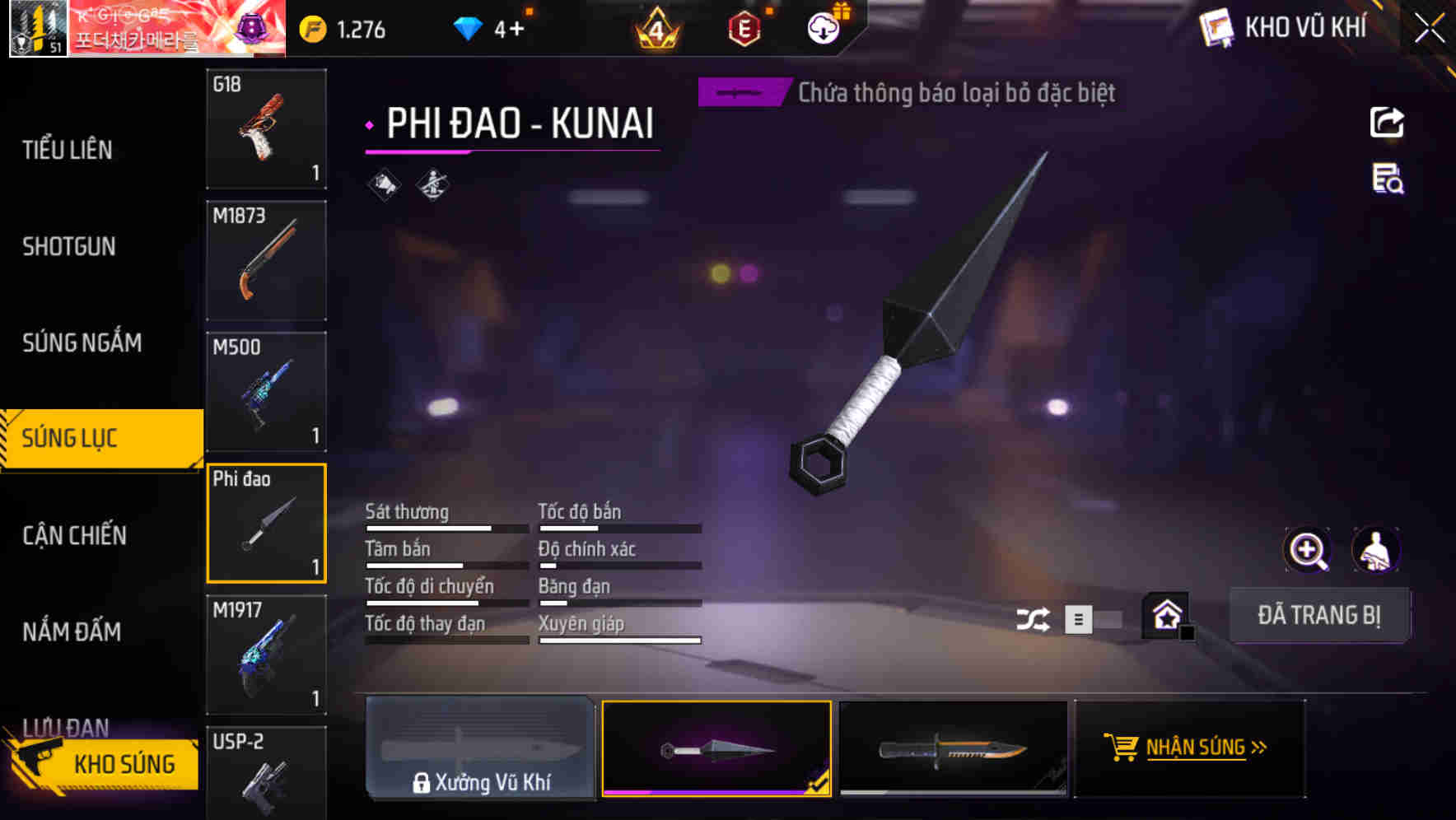Screen dimensions: 1456x820
Task: Select the TIỂU LIÊN category
Action: click(69, 150)
